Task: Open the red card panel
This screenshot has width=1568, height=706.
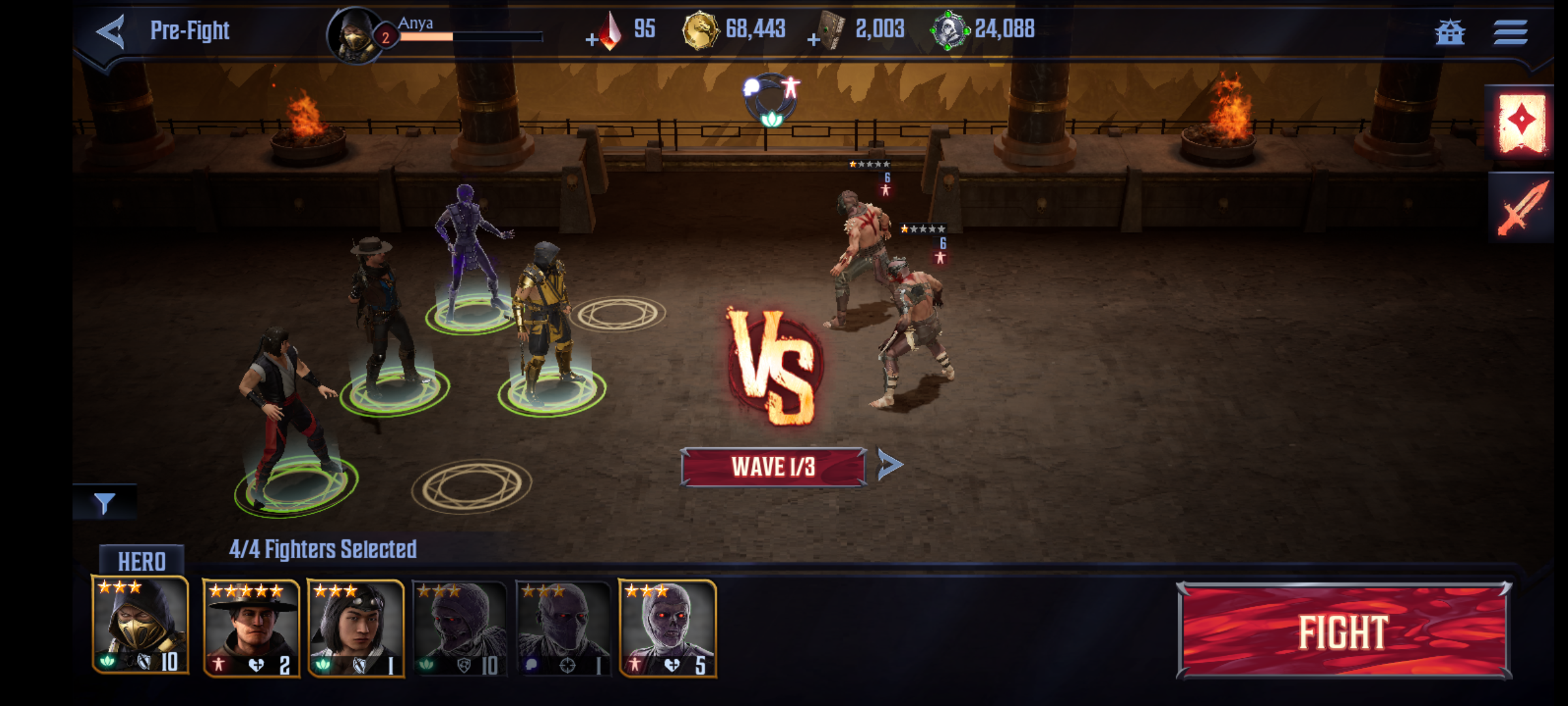Action: 1522,123
